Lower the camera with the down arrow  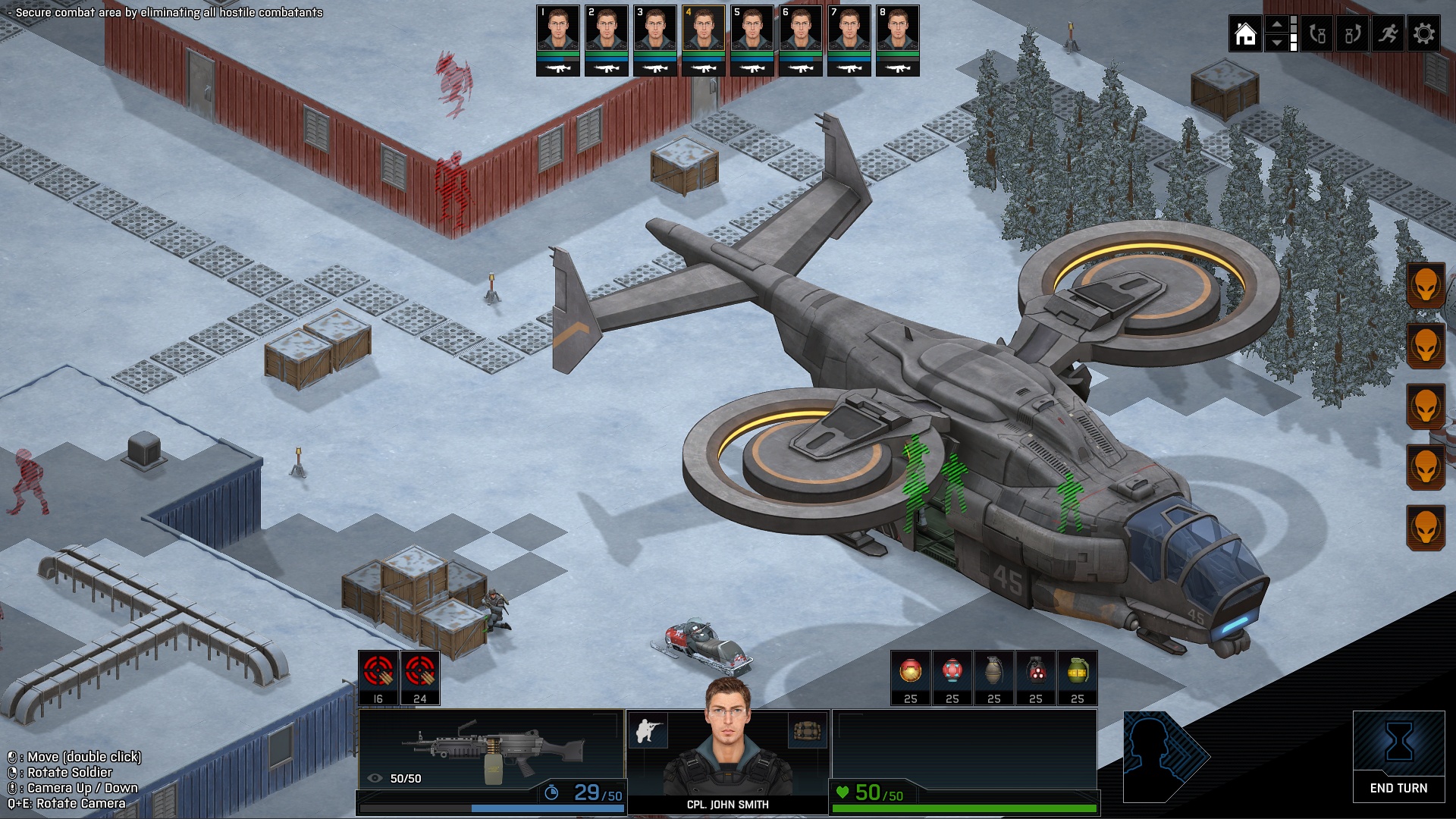point(1277,44)
